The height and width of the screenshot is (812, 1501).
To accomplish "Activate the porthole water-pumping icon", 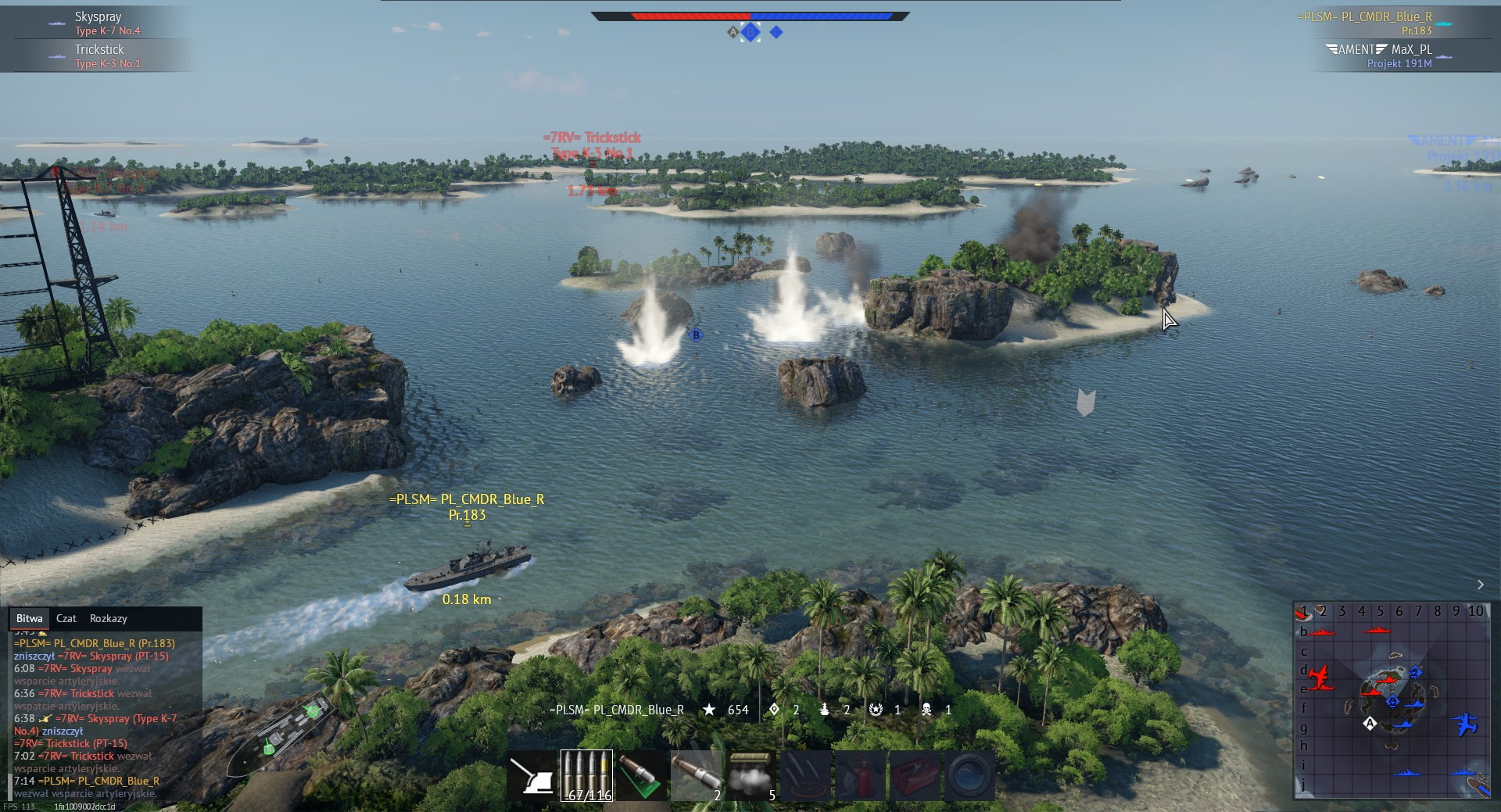I will pos(969,776).
